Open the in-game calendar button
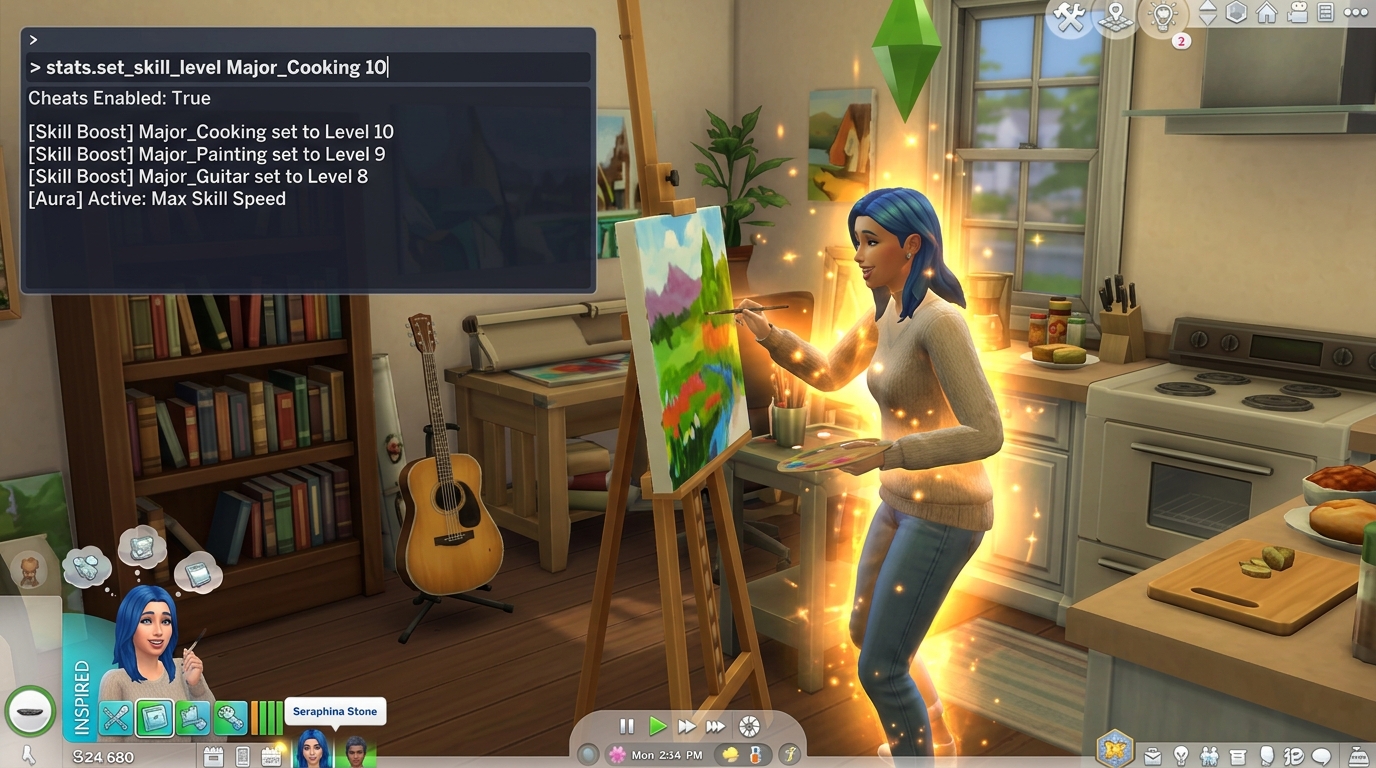Image resolution: width=1376 pixels, height=768 pixels. point(271,755)
